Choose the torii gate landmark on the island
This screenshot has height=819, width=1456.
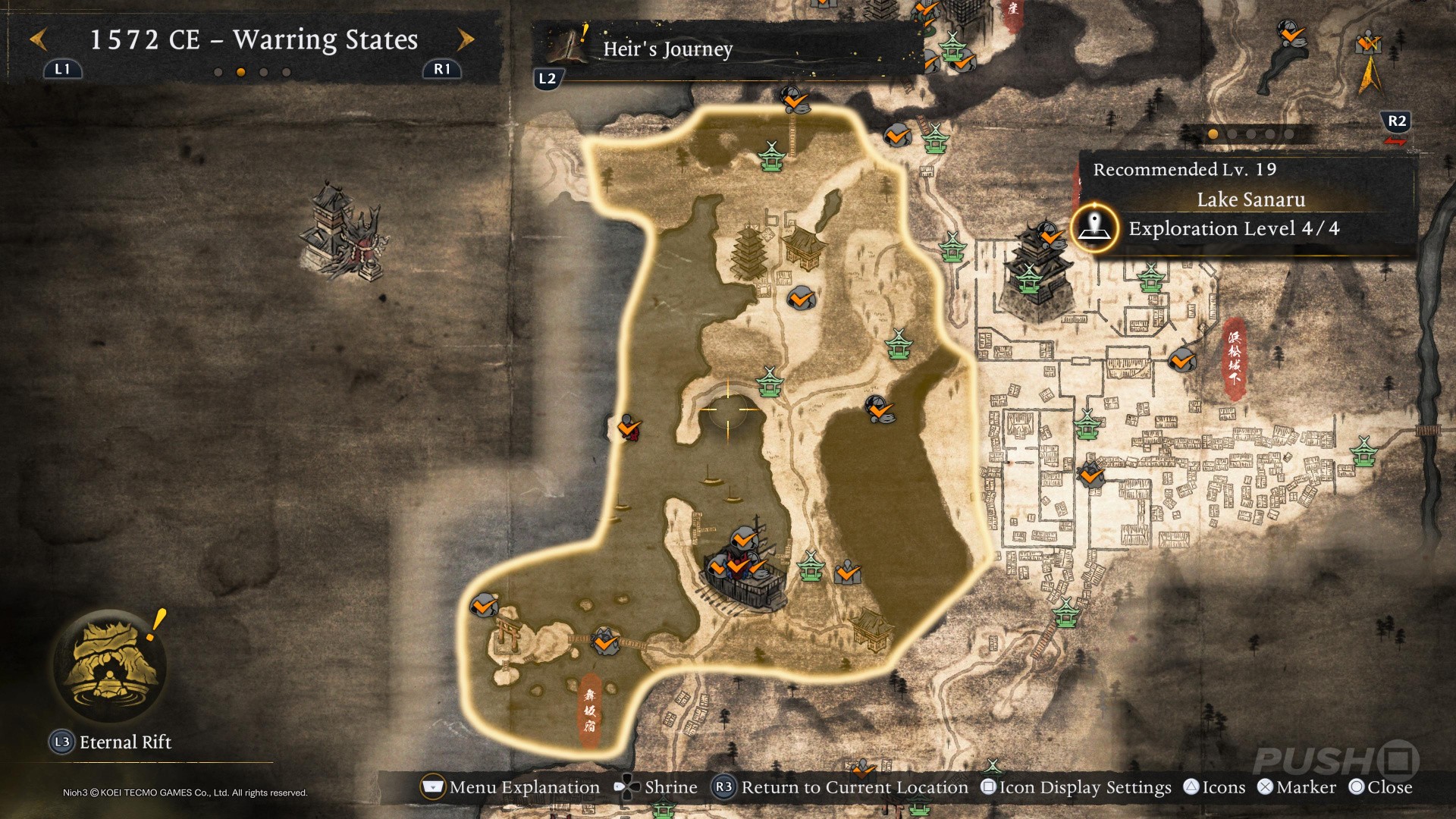coord(506,634)
